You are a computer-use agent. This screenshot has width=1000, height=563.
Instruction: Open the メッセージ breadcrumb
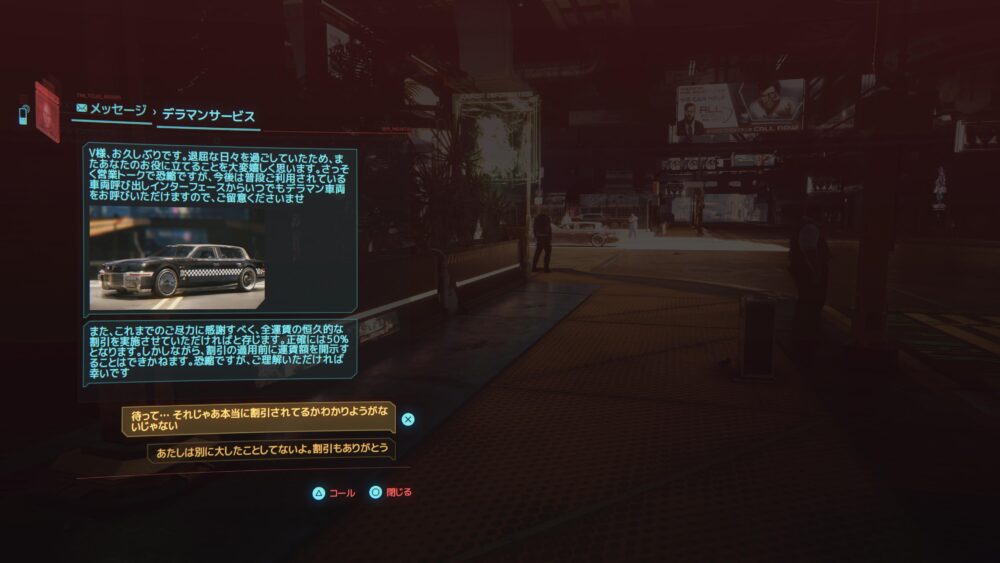click(x=111, y=110)
